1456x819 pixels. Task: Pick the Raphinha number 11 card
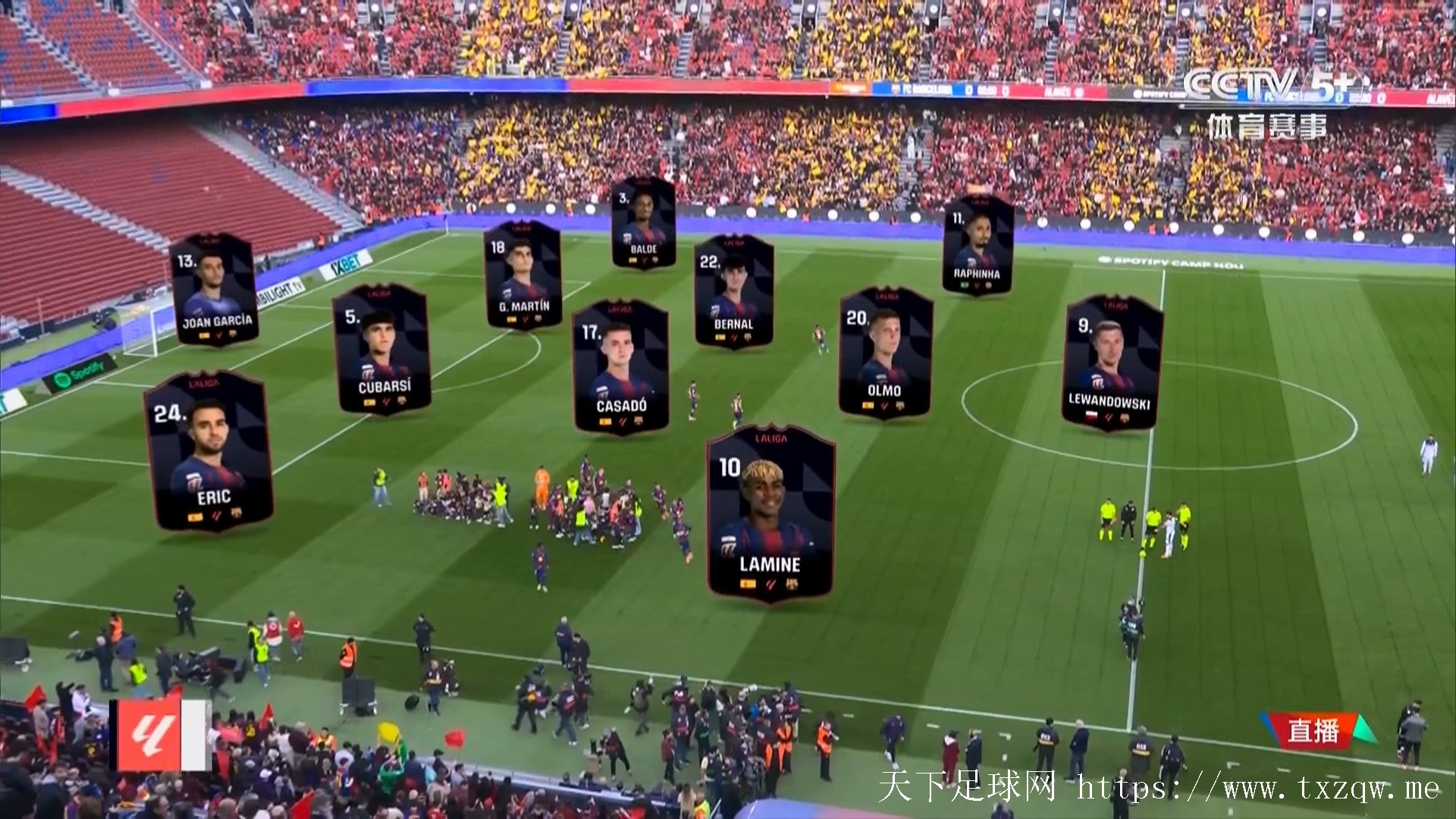977,245
